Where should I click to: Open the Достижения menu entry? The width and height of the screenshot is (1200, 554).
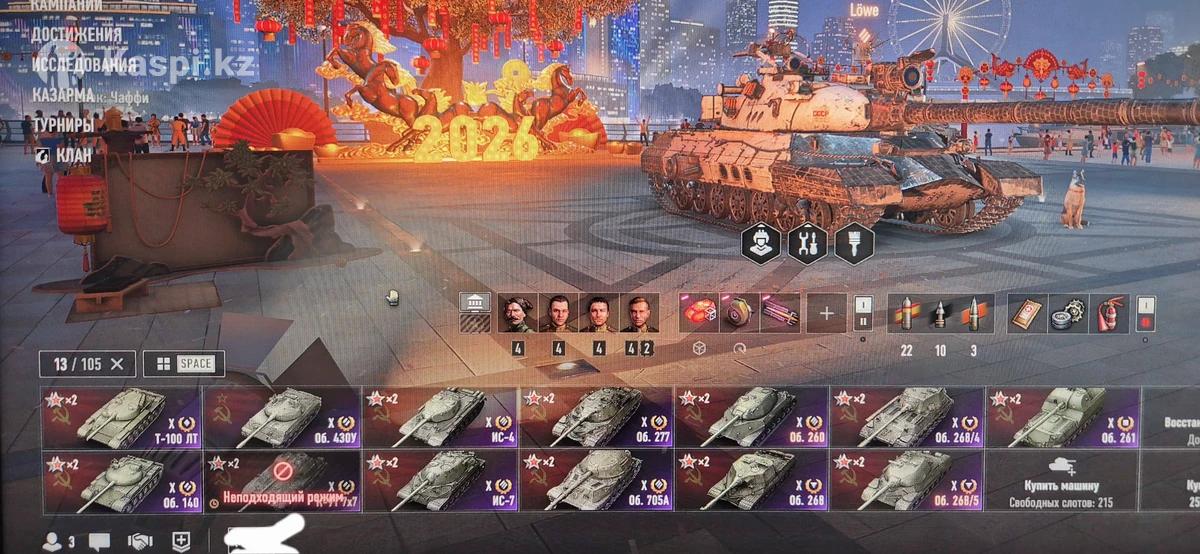tap(76, 35)
